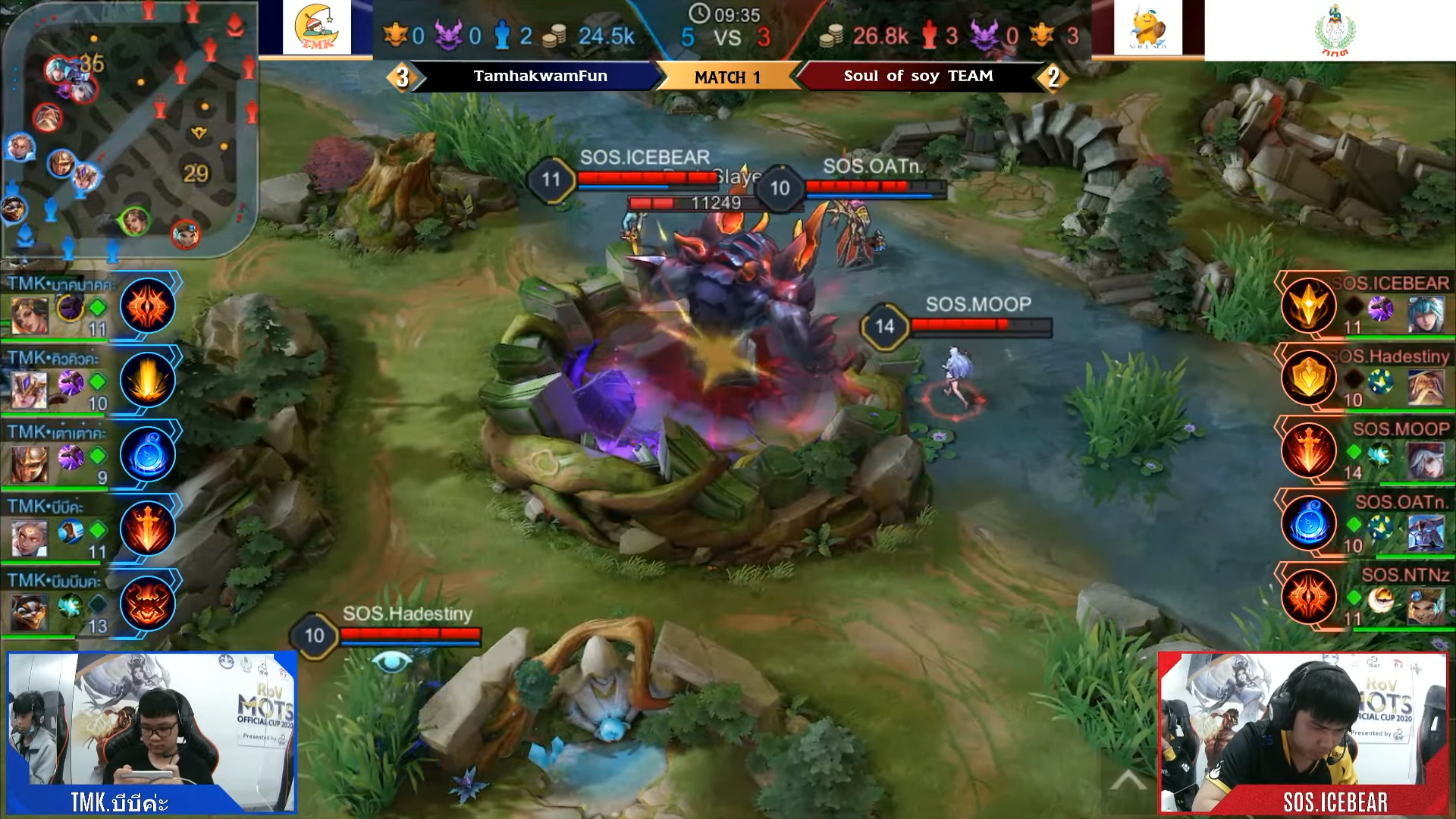Choose the level 9 TMK player's hero portrait
This screenshot has height=819, width=1456.
click(29, 463)
